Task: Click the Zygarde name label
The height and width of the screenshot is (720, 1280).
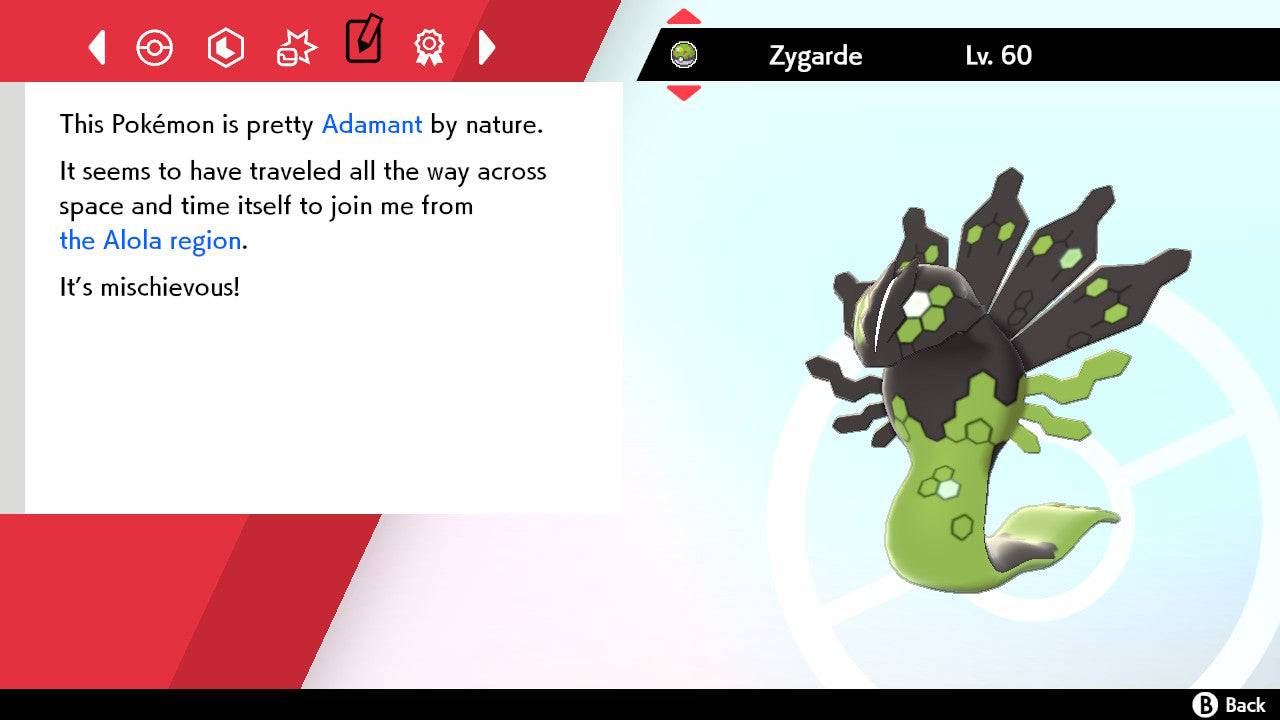Action: 815,56
